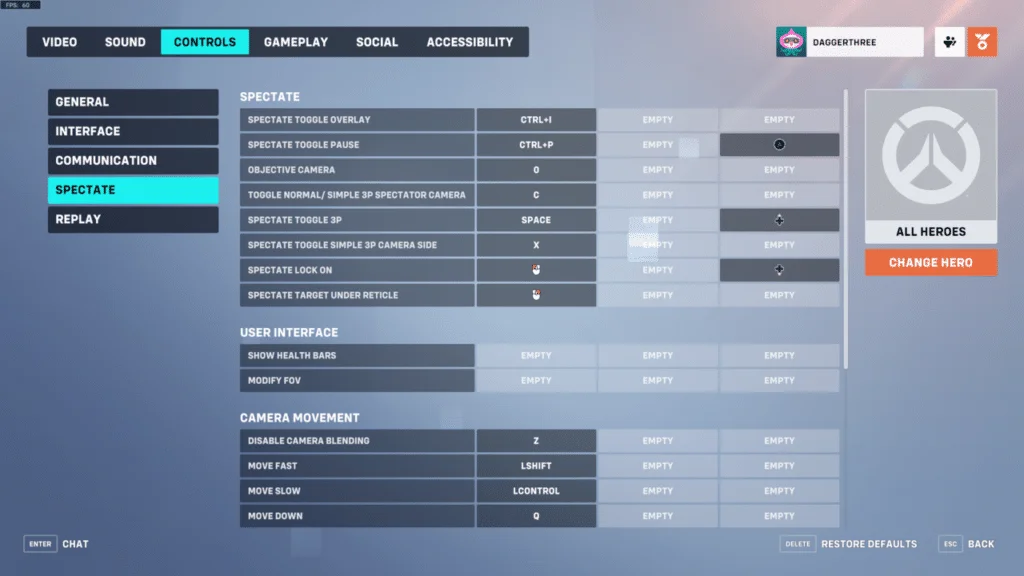Screen dimensions: 1024x576
Task: Rebind the Disable Camera Blending Z key
Action: pos(536,441)
